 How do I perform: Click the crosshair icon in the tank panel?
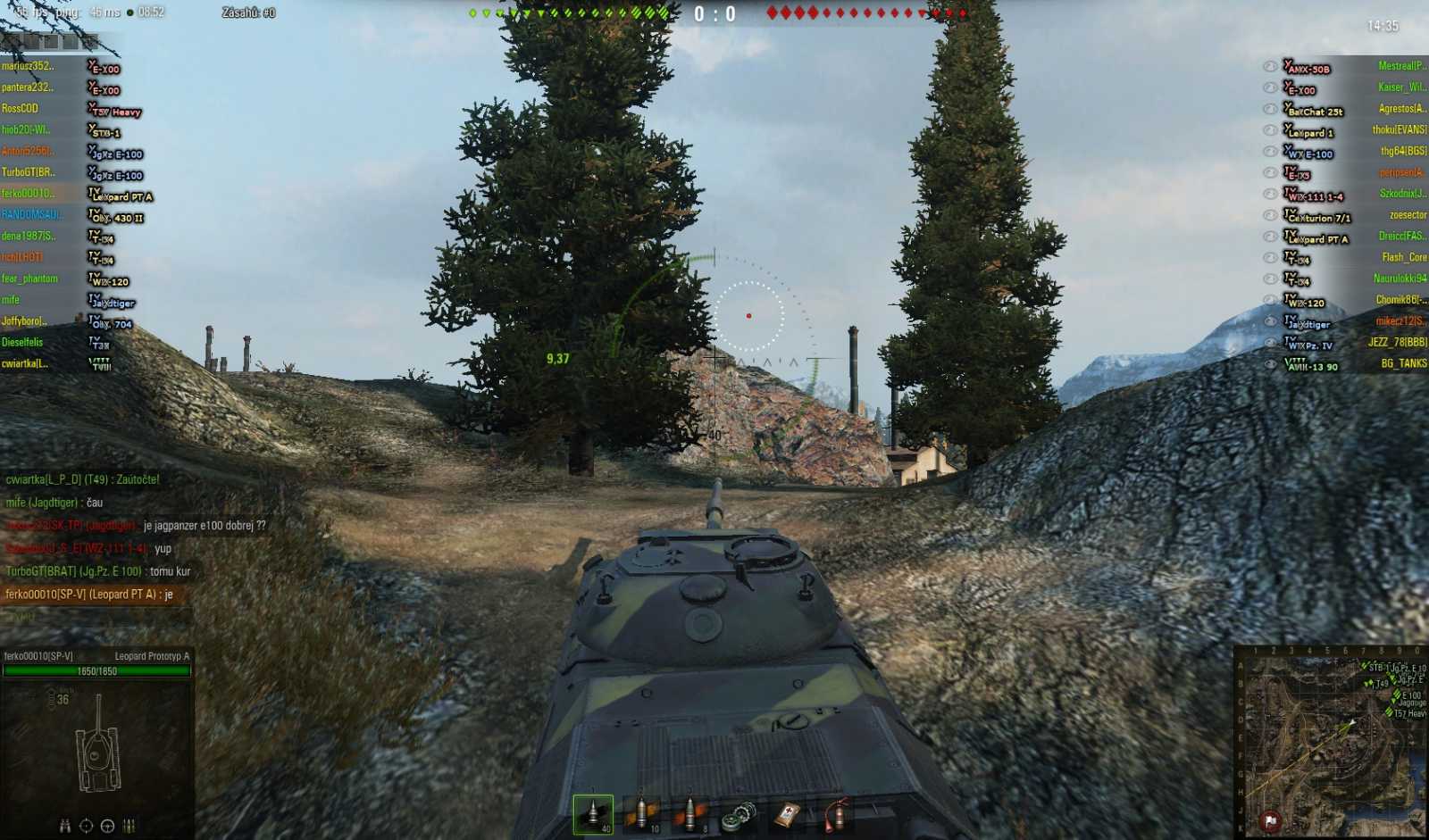[86, 826]
